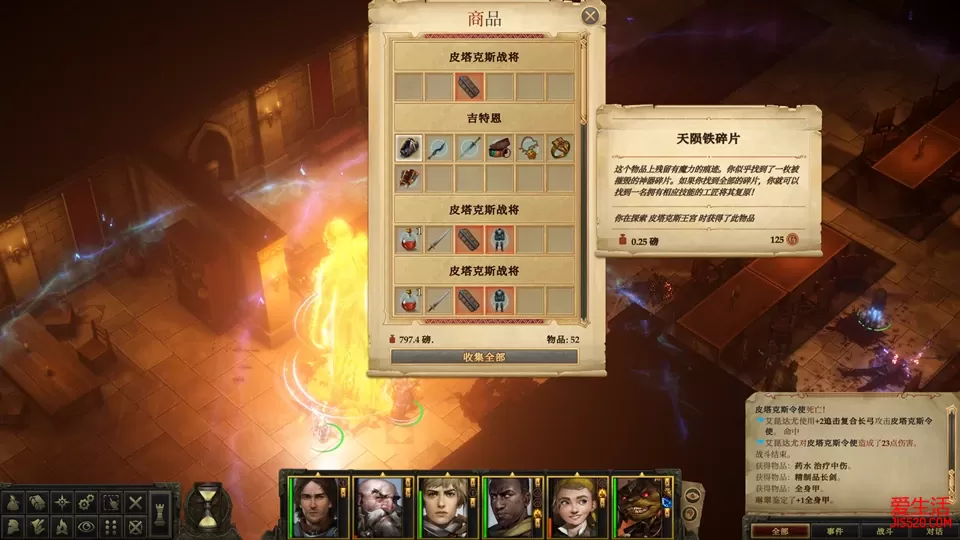This screenshot has width=960, height=540.
Task: Open the 对话 dialogue log tab
Action: pyautogui.click(x=933, y=531)
